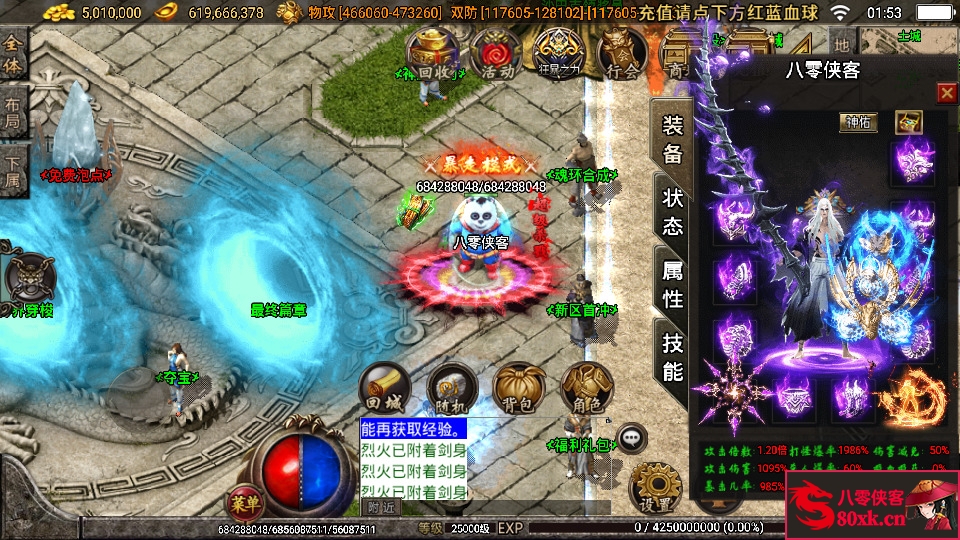Select the 技能 skills tab
This screenshot has width=960, height=540.
673,356
